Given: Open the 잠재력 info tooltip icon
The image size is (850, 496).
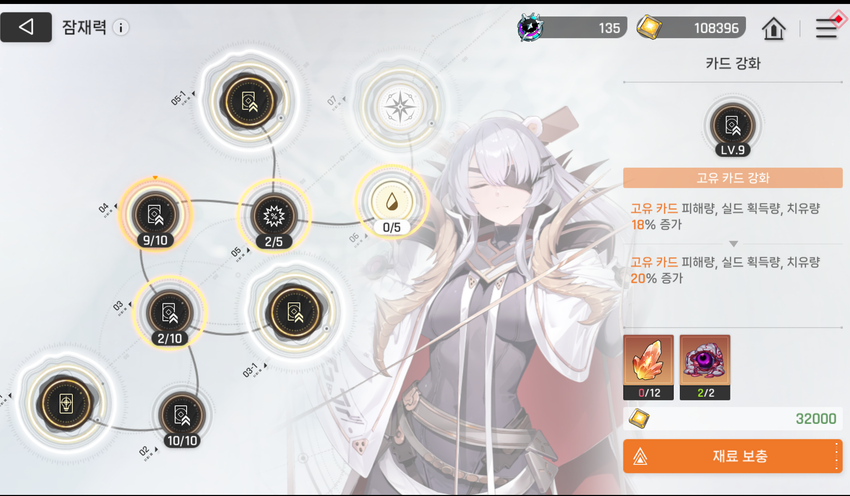Looking at the screenshot, I should tap(121, 28).
